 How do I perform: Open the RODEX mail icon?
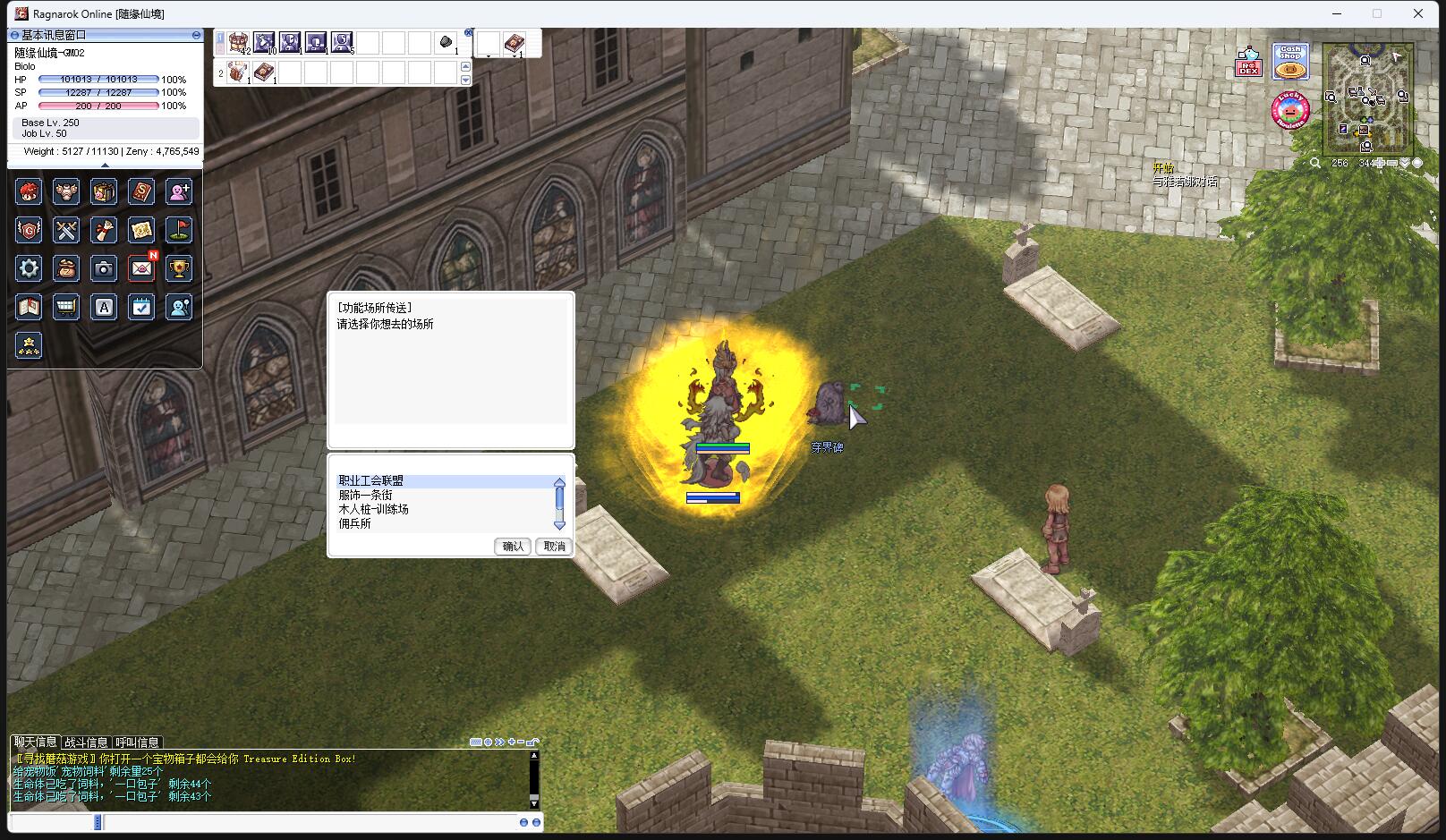pyautogui.click(x=1248, y=63)
